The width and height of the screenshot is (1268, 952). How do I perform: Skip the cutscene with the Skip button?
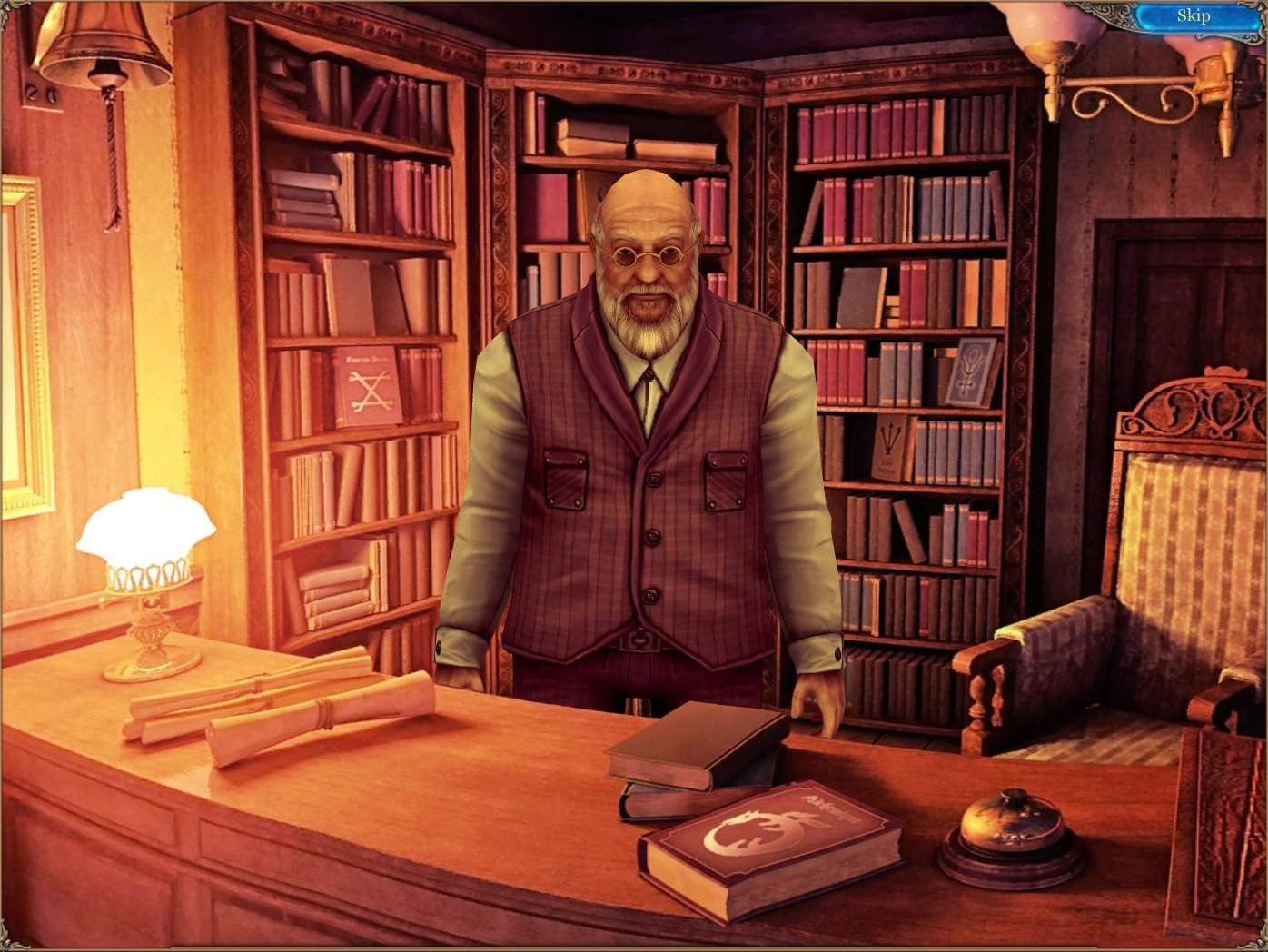coord(1193,15)
